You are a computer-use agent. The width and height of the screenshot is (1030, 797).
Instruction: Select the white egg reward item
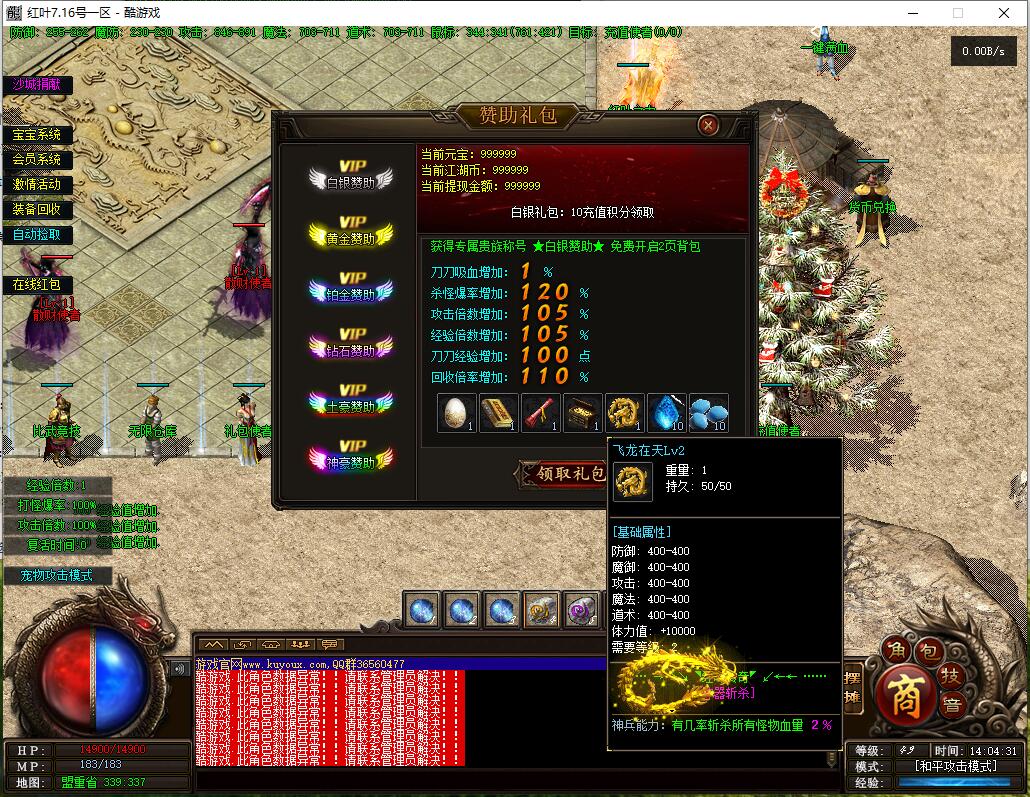456,413
